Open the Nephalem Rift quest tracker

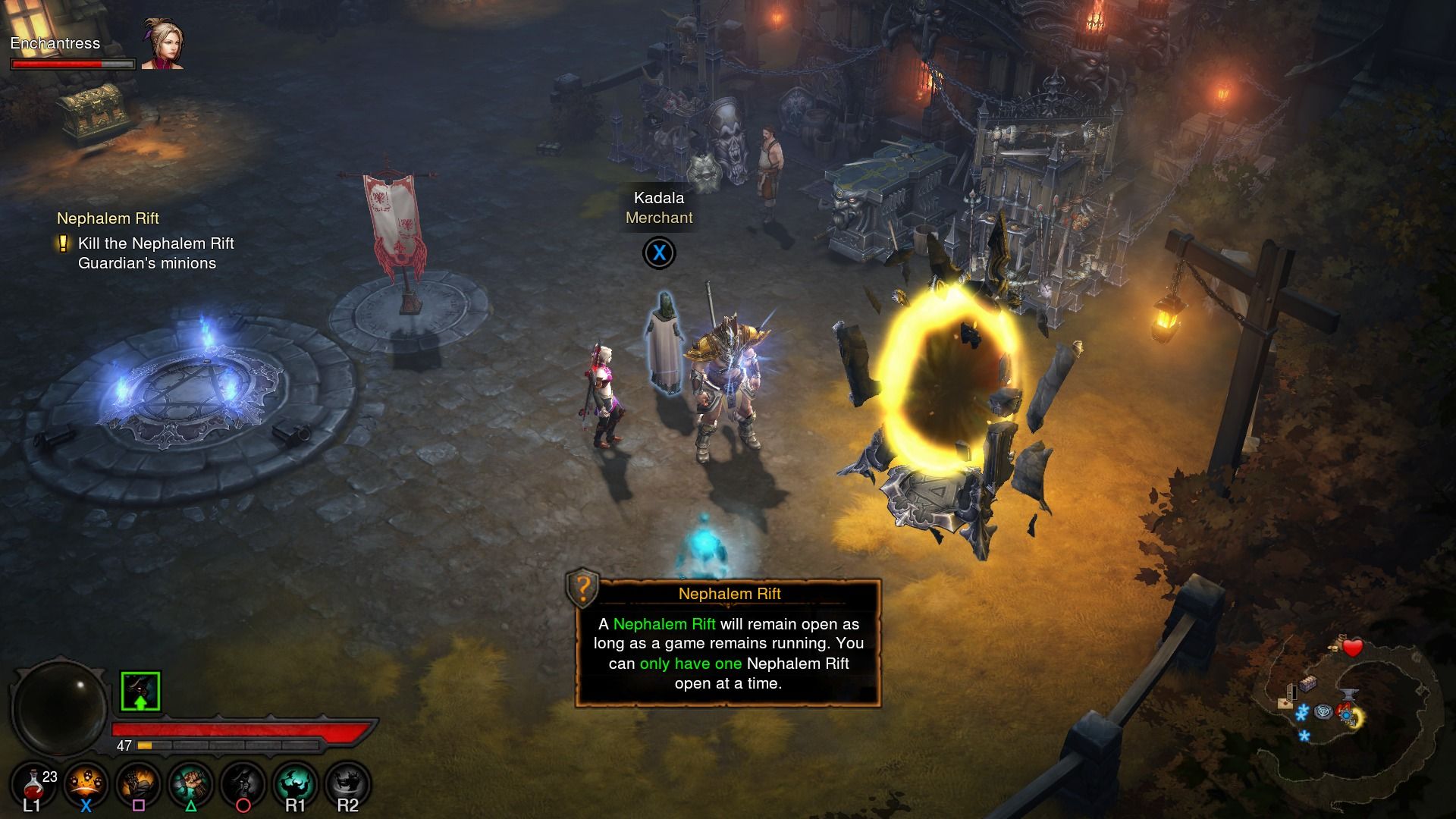[x=108, y=218]
